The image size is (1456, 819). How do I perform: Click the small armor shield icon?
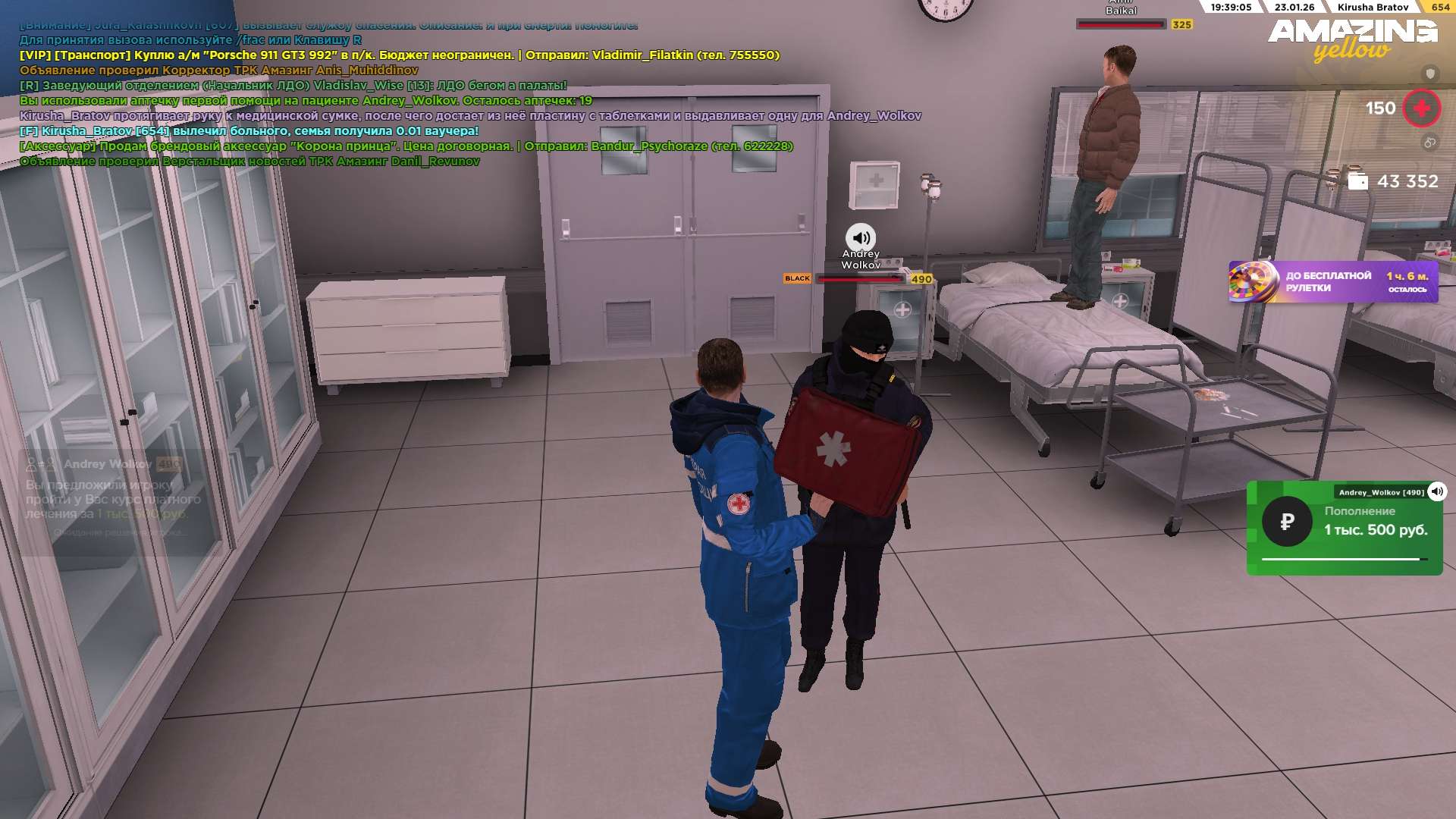point(1430,74)
